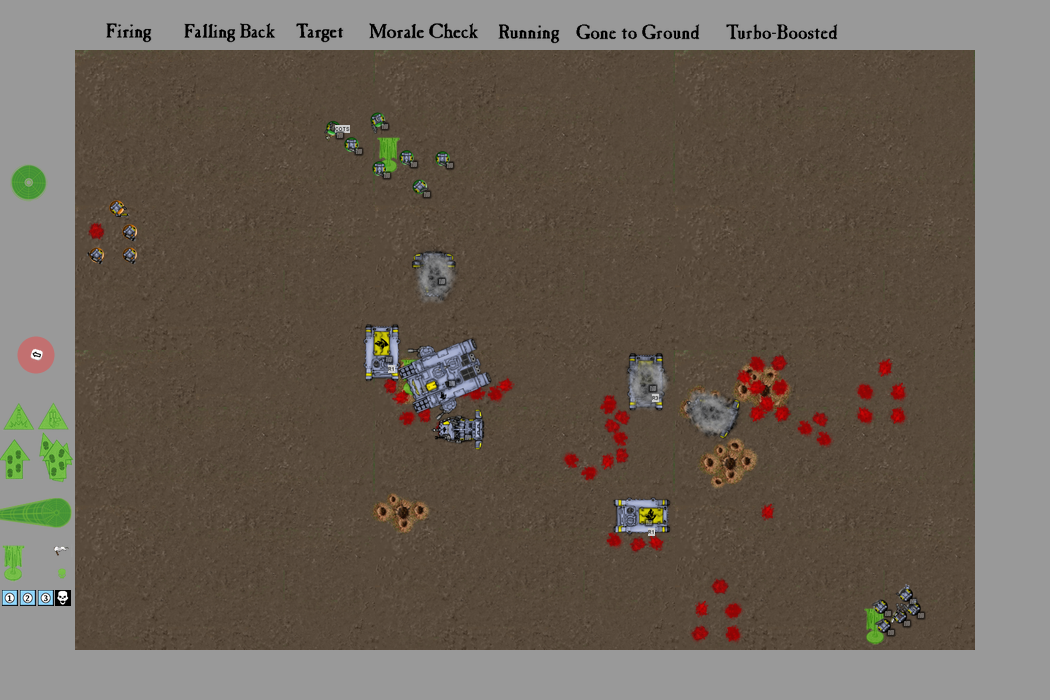
Task: Apply the Running status label
Action: click(528, 32)
